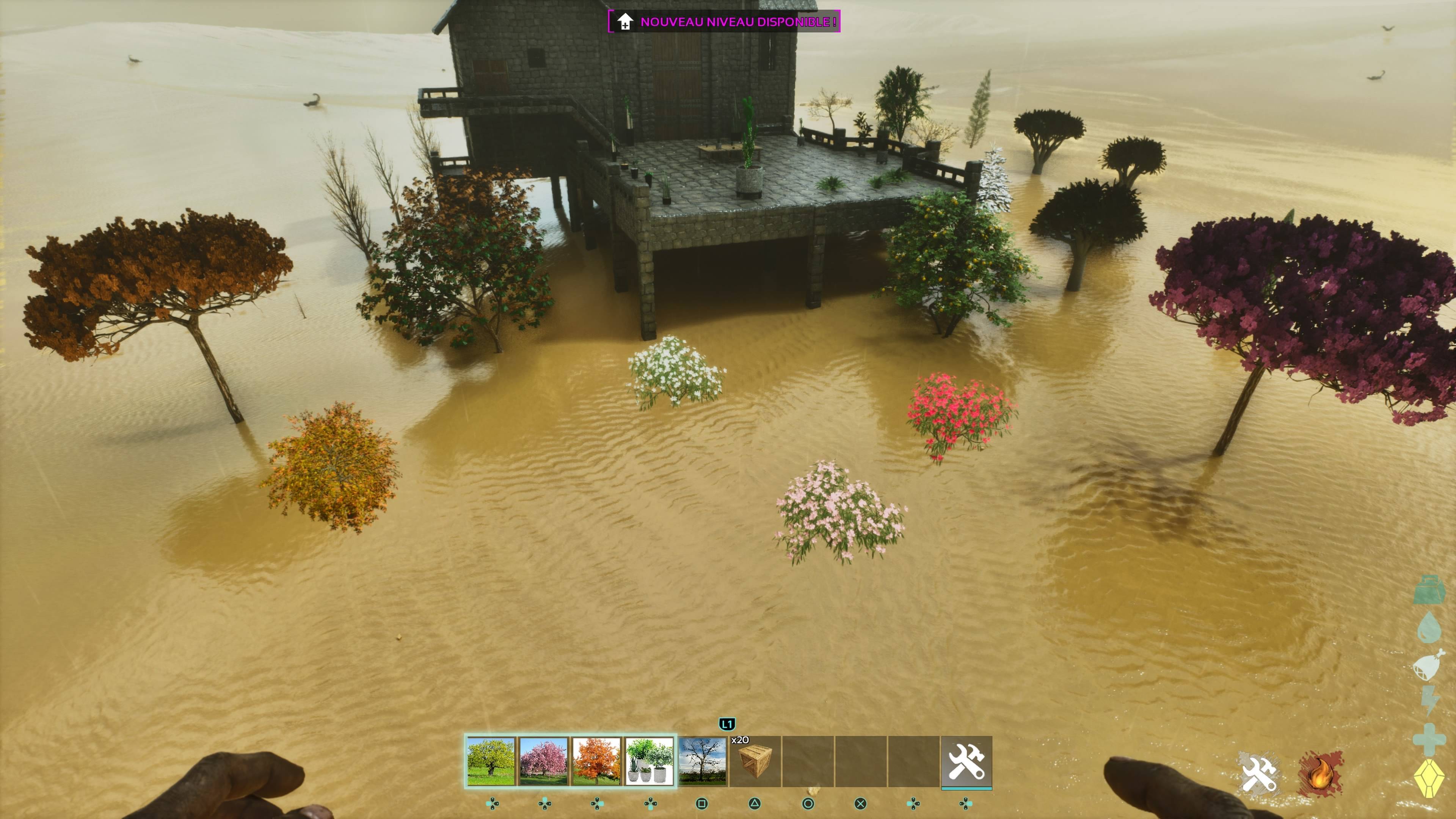1456x819 pixels.
Task: Click the lightning bolt stamina icon
Action: click(1429, 701)
